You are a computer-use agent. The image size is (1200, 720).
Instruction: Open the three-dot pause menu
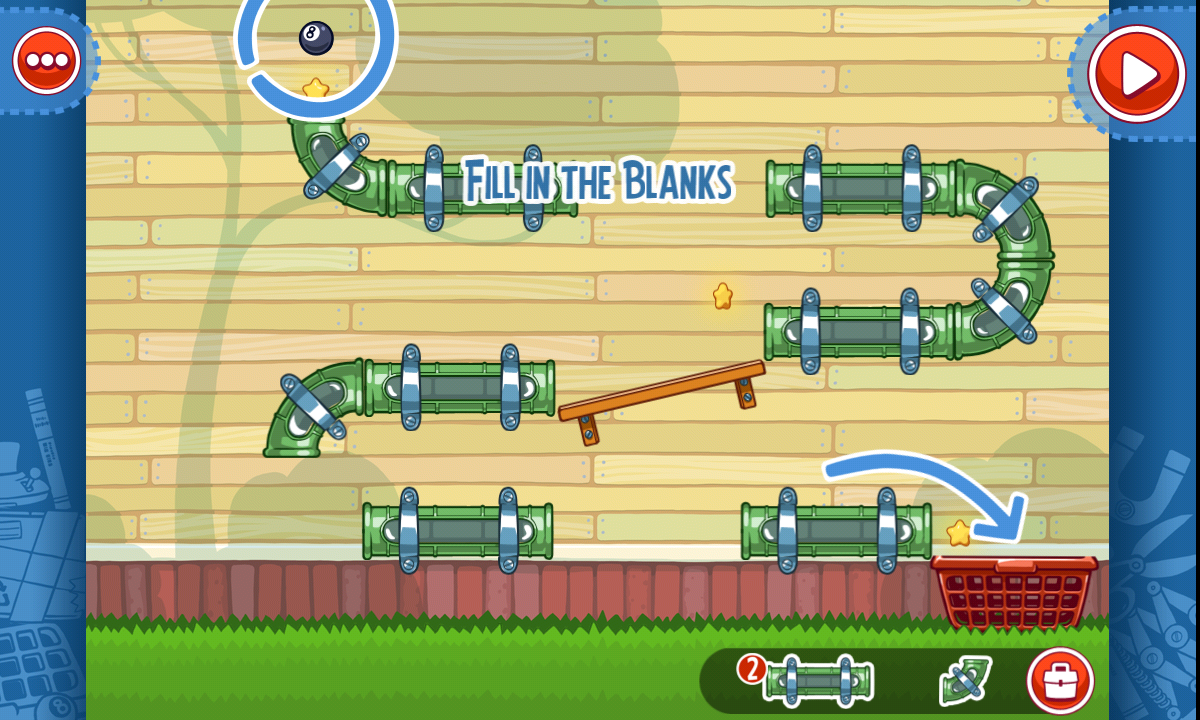(46, 60)
